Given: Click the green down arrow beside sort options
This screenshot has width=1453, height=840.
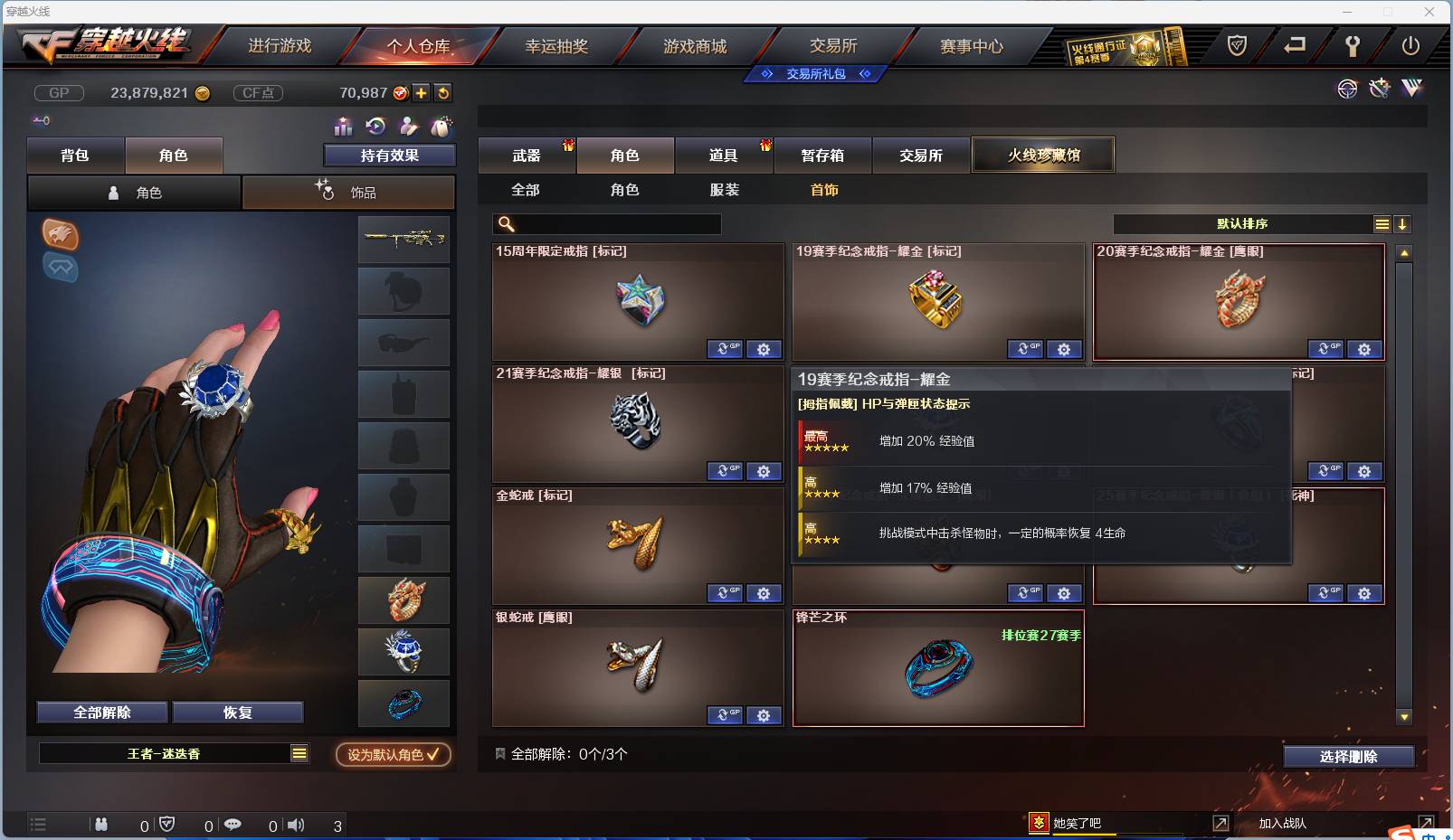Looking at the screenshot, I should pyautogui.click(x=1403, y=223).
